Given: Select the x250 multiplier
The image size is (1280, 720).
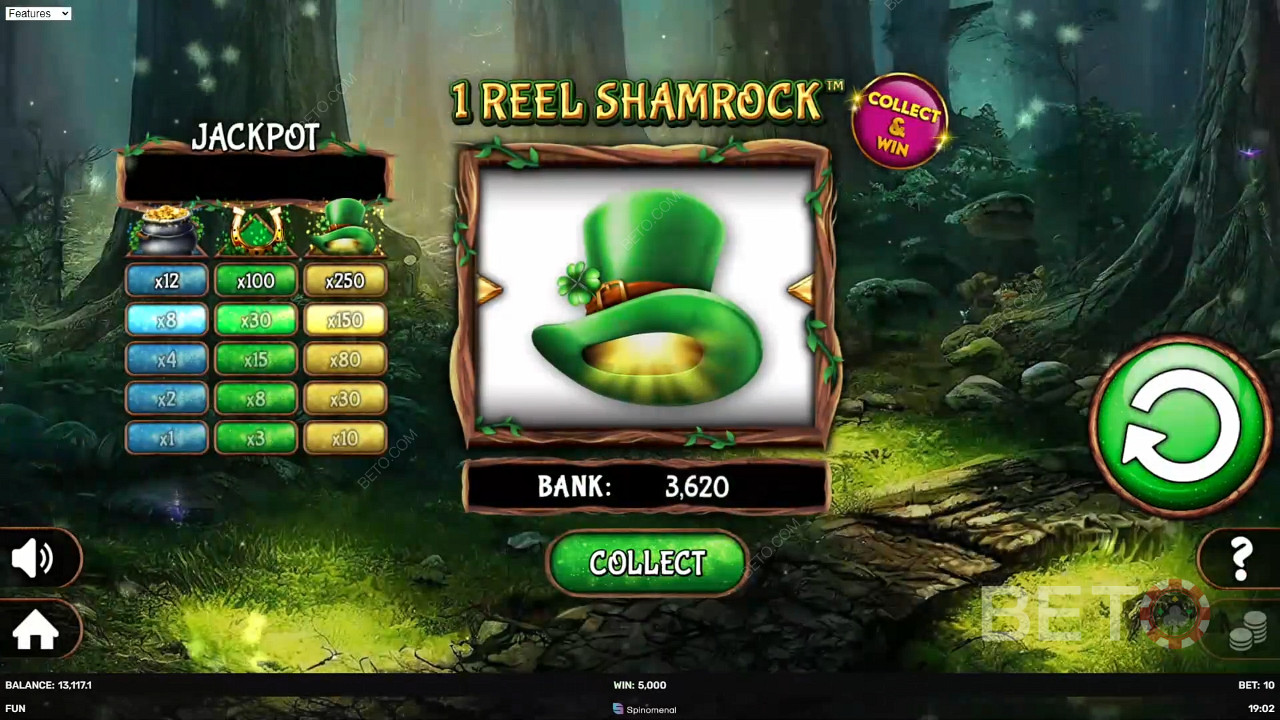Looking at the screenshot, I should click(345, 281).
